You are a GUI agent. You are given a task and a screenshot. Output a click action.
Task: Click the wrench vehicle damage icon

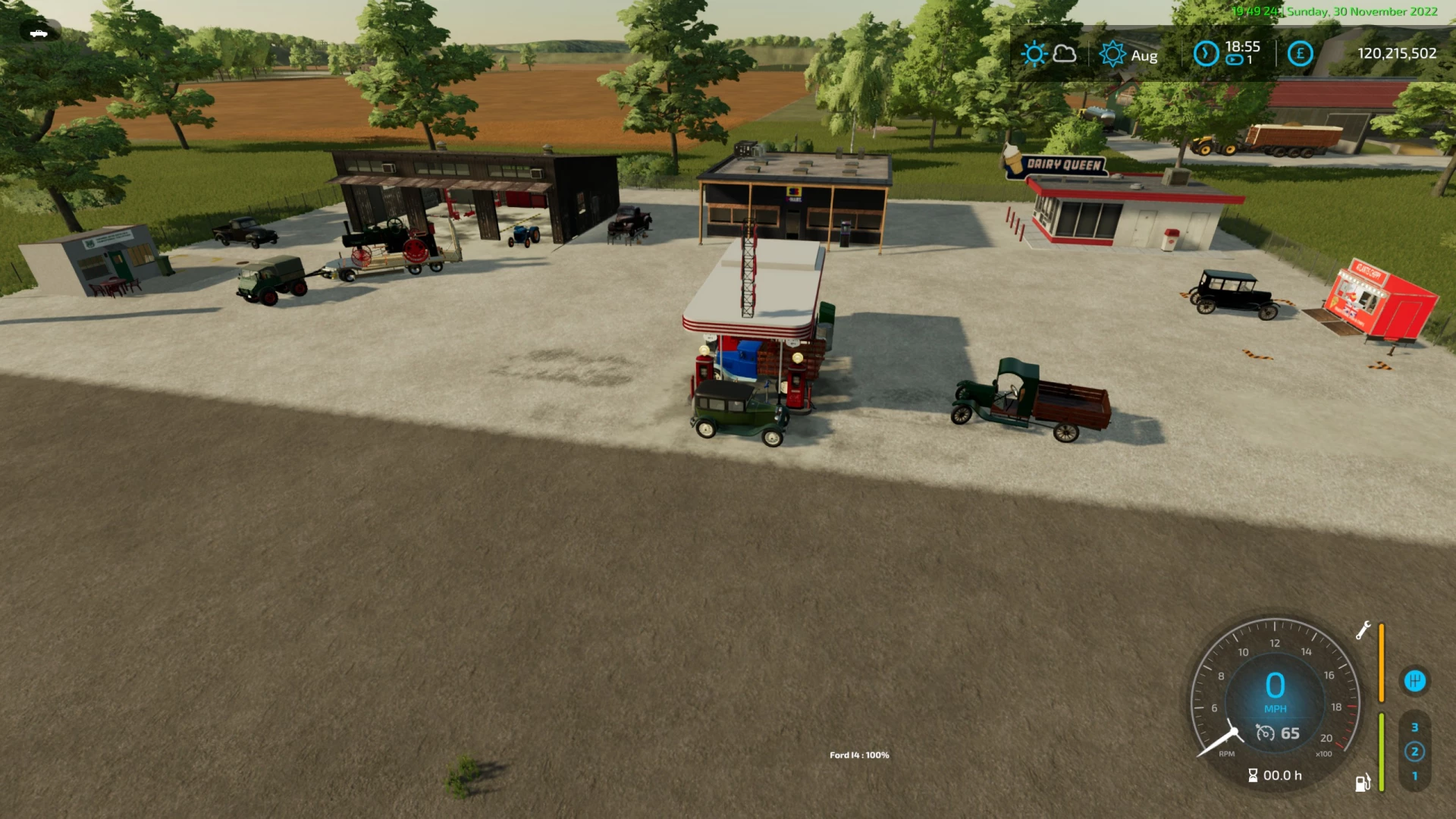1365,630
